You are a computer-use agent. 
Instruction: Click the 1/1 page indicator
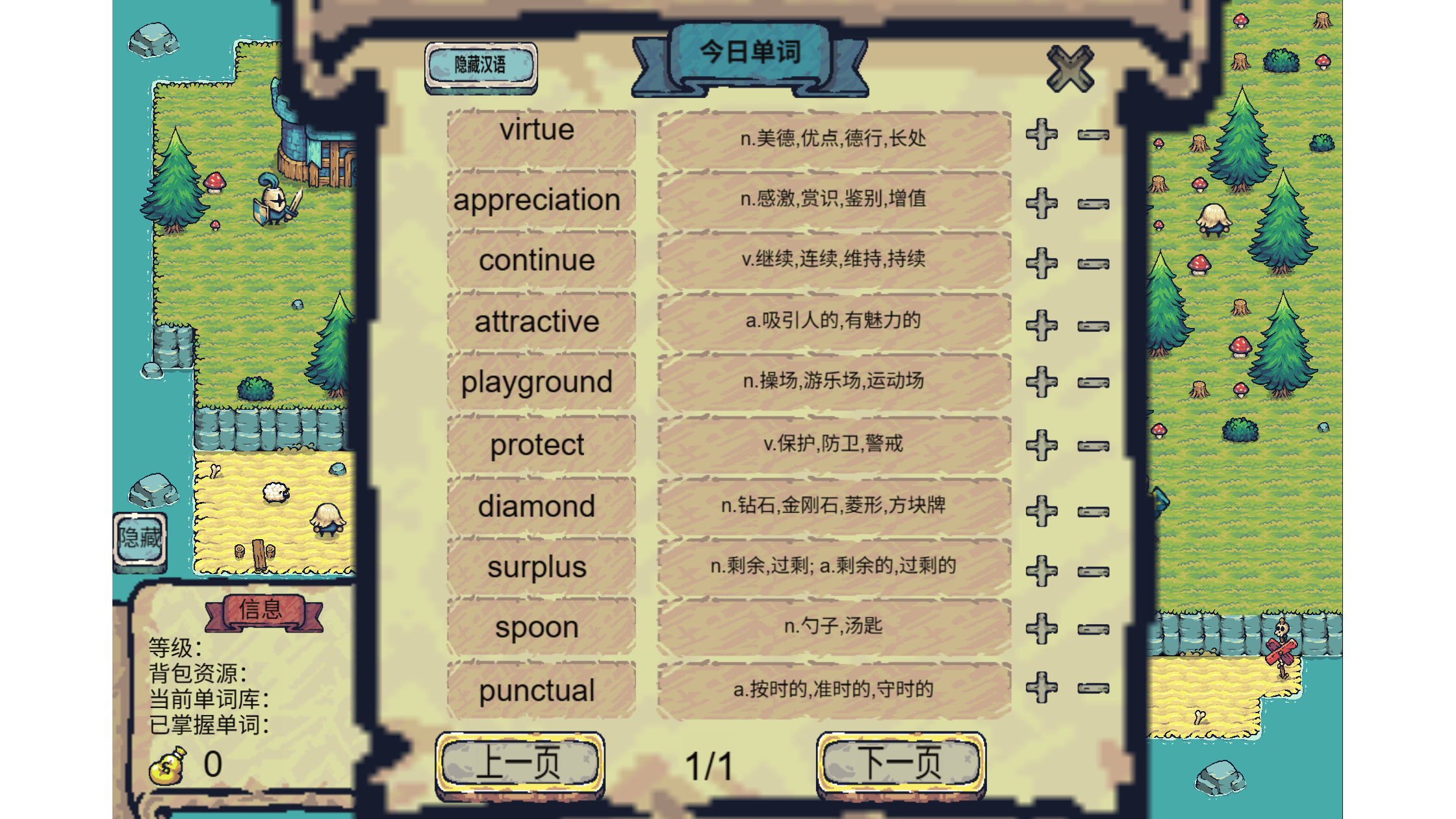click(x=710, y=764)
